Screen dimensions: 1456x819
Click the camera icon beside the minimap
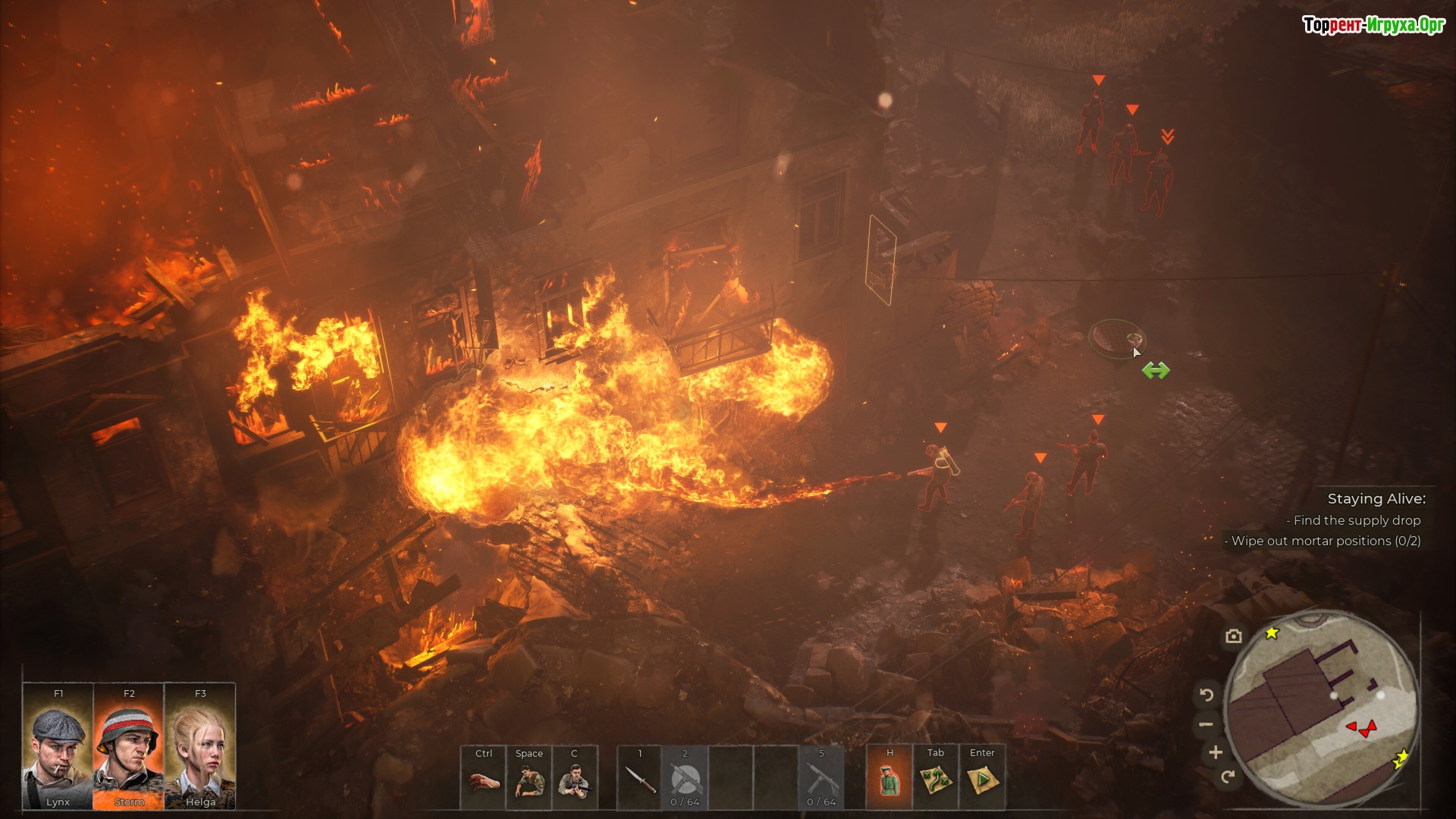(x=1234, y=636)
